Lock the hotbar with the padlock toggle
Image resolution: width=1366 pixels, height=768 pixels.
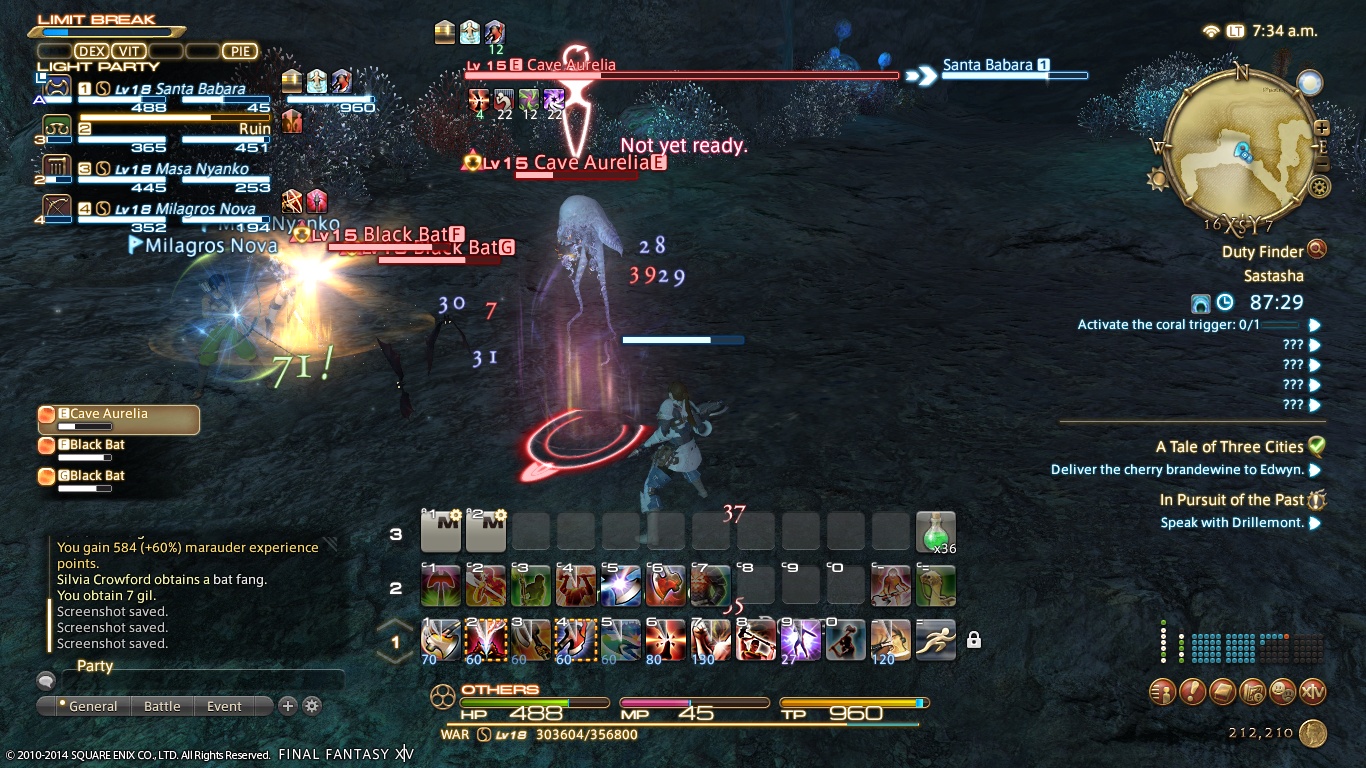[x=973, y=638]
